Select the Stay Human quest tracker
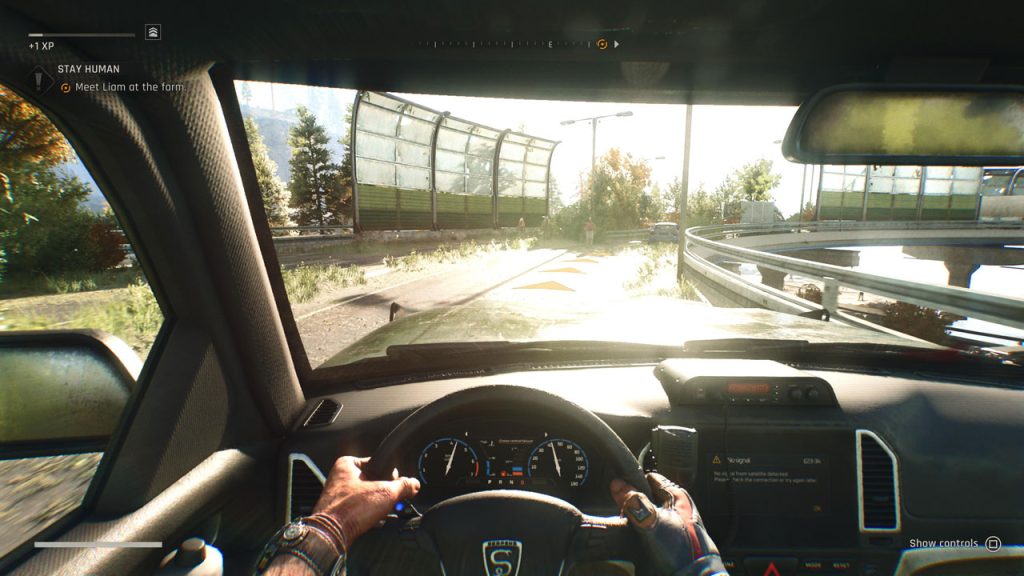 (x=89, y=69)
